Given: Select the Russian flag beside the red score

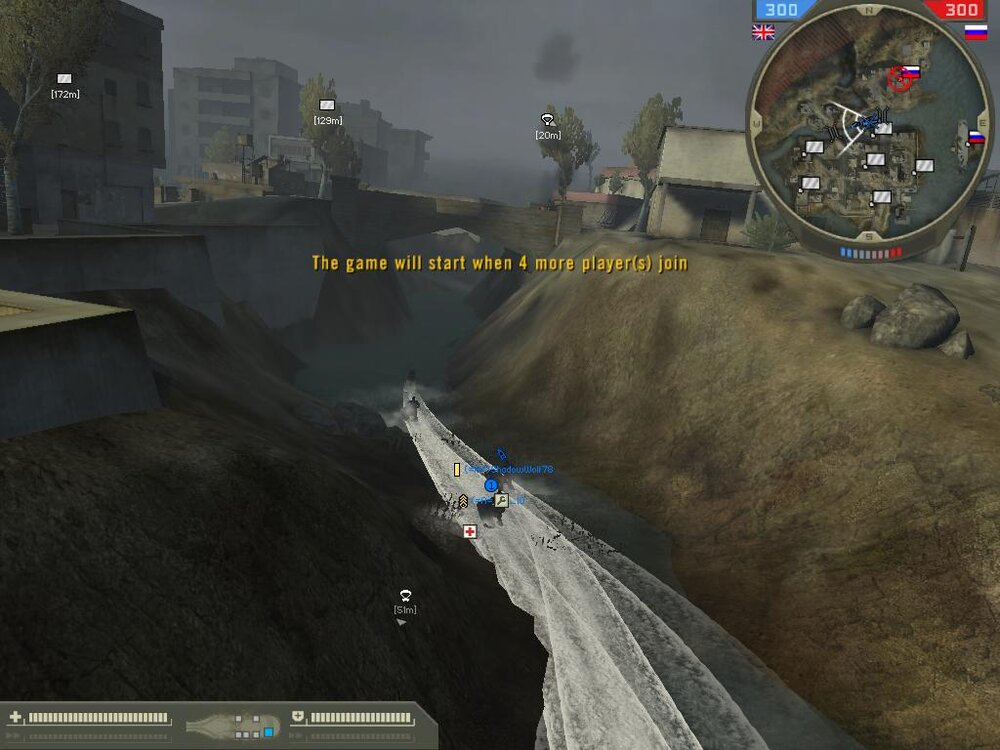Looking at the screenshot, I should point(975,32).
